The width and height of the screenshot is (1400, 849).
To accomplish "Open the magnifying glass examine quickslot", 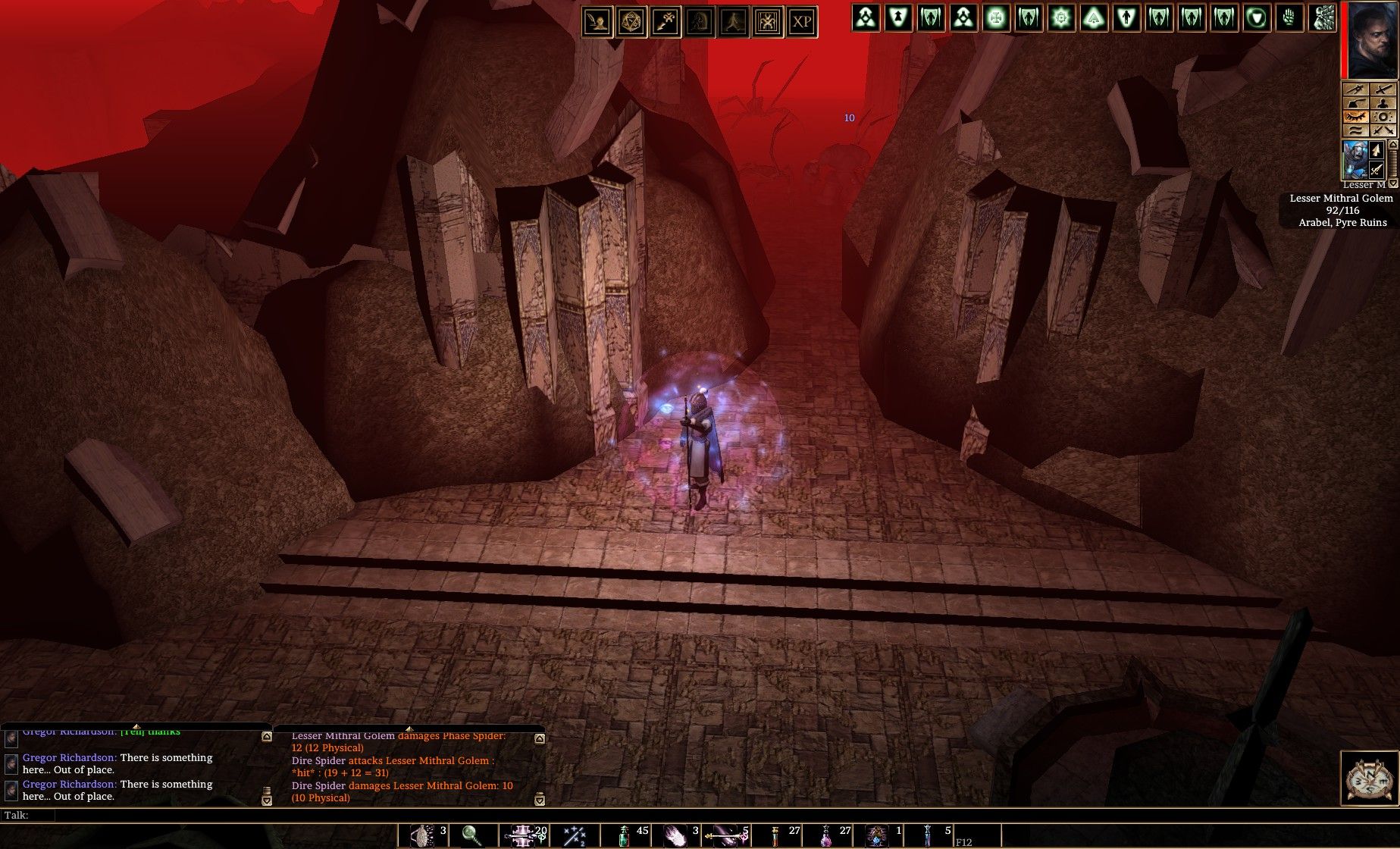I will click(470, 834).
